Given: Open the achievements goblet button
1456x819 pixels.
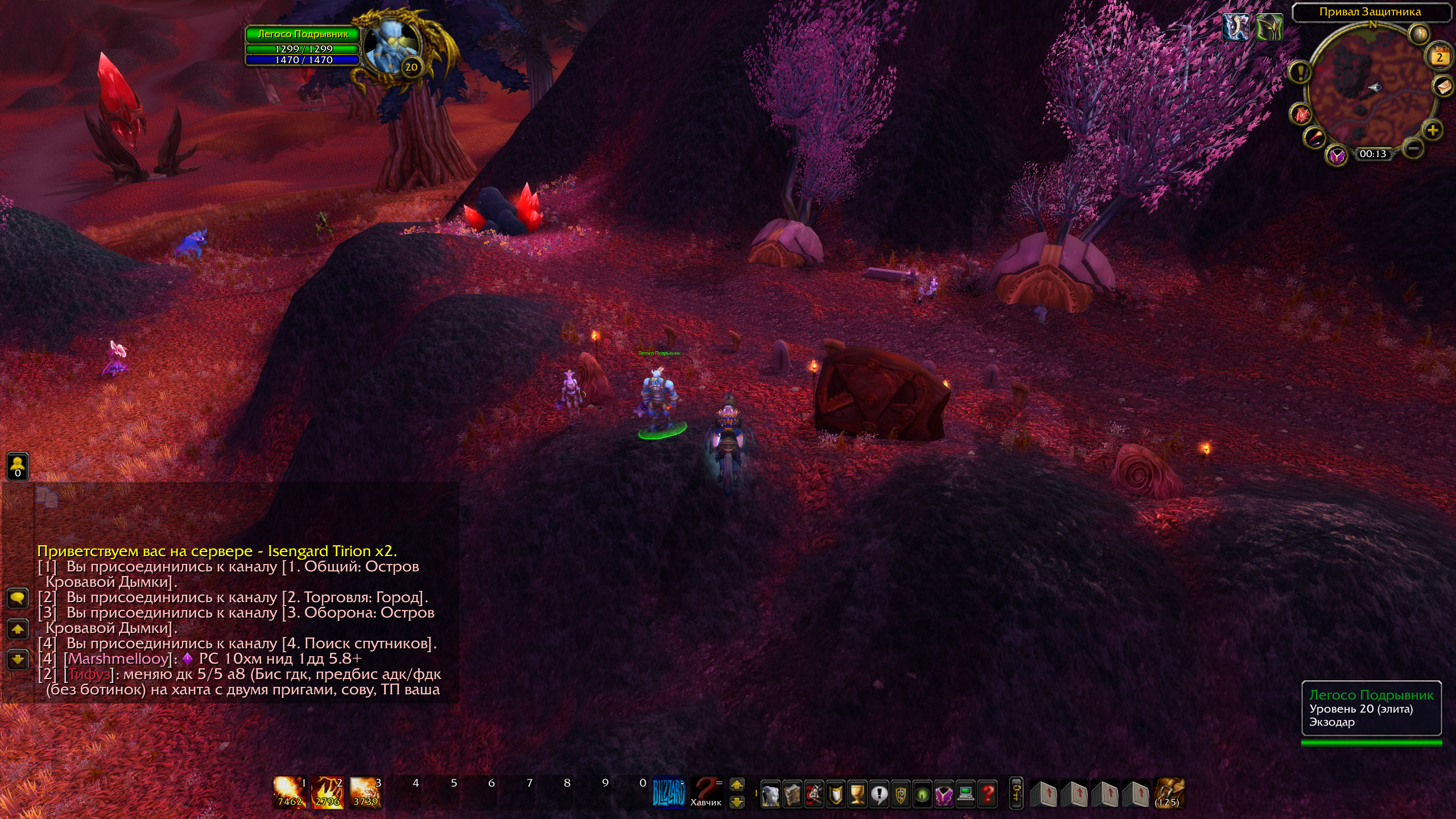Looking at the screenshot, I should (x=857, y=794).
